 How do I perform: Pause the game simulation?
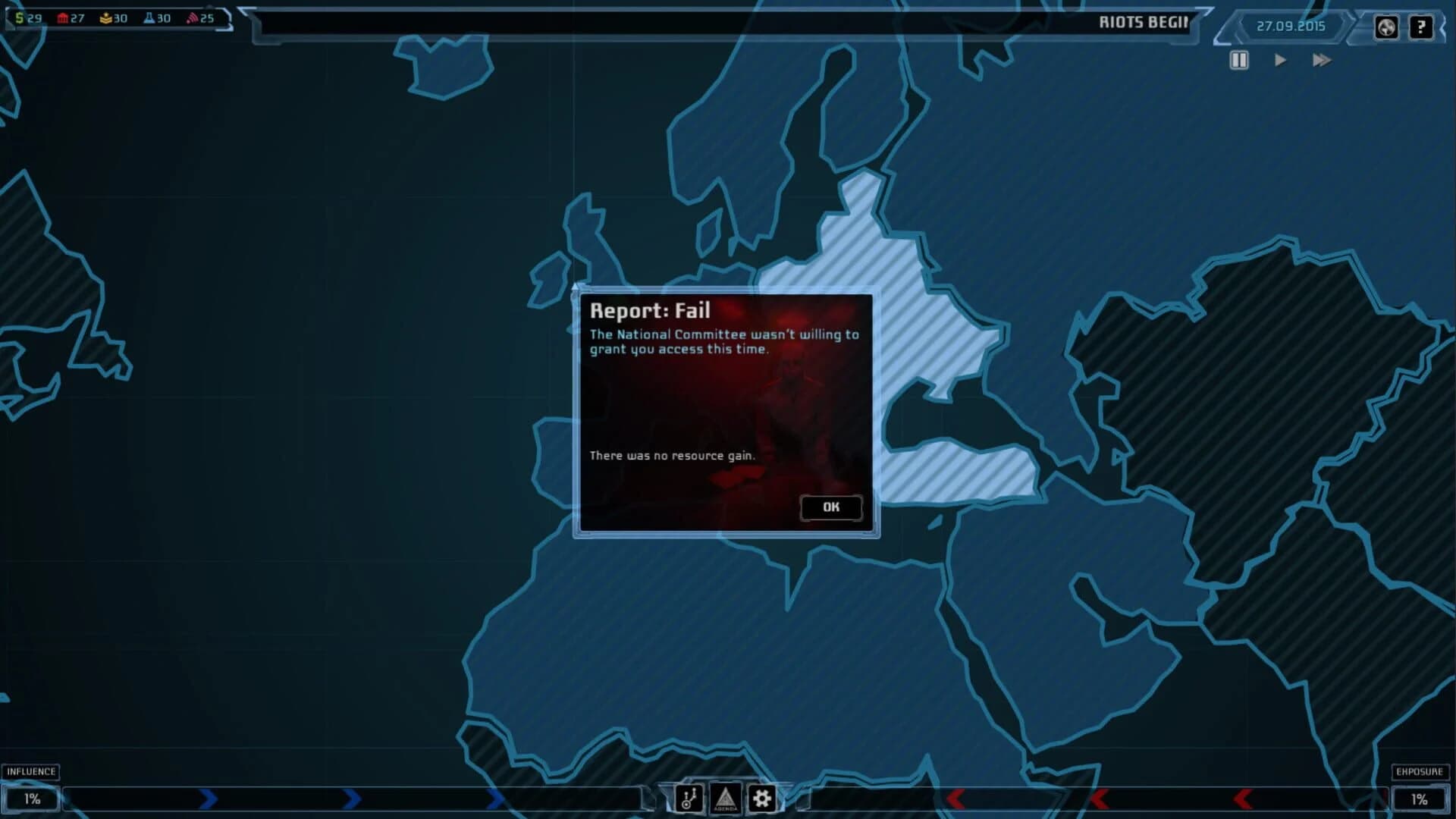pos(1239,61)
